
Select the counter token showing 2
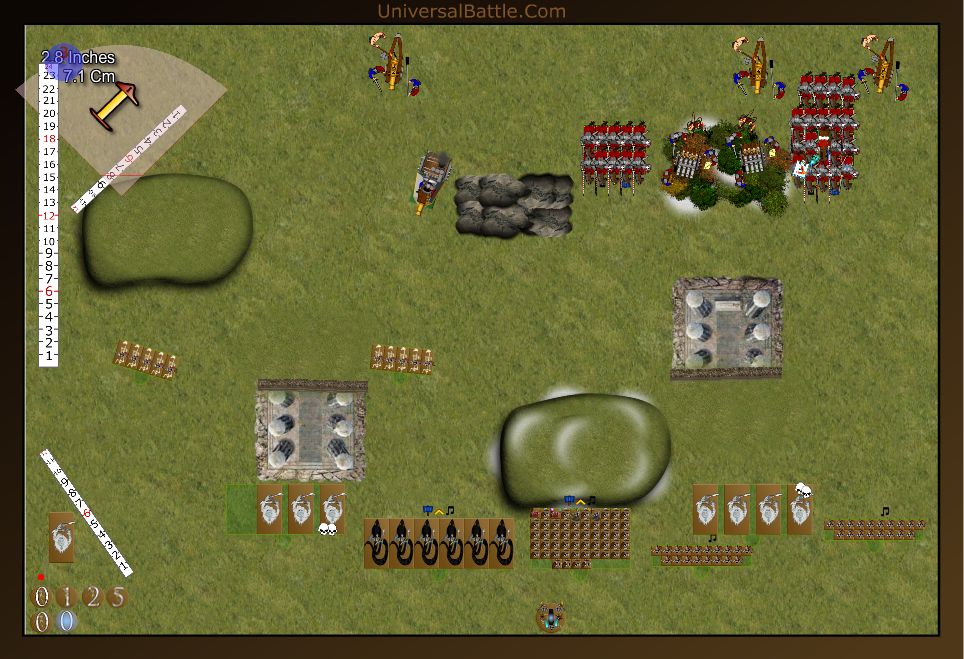coord(92,597)
